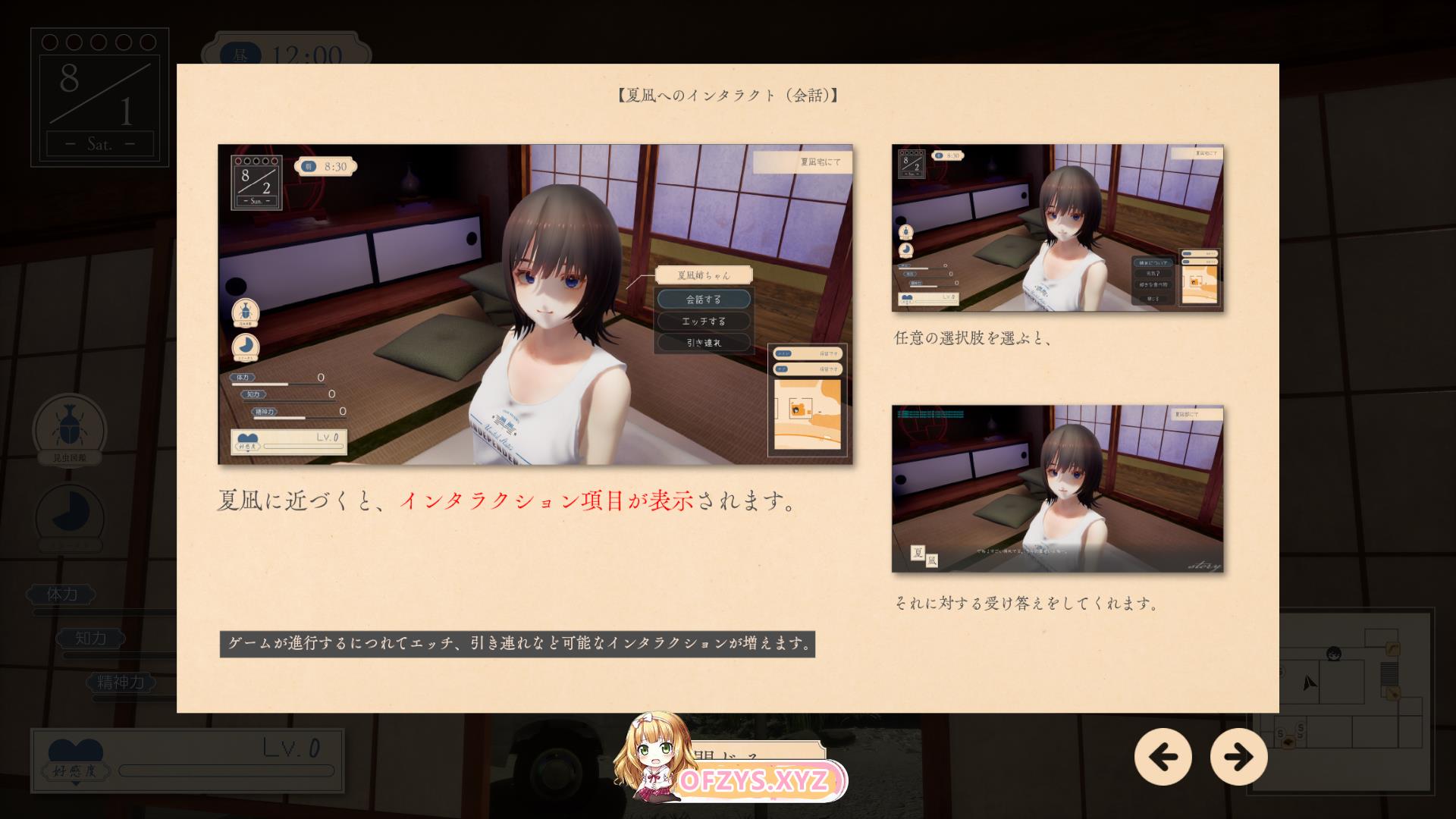
Task: Go to the next tutorial page arrow
Action: [x=1238, y=756]
